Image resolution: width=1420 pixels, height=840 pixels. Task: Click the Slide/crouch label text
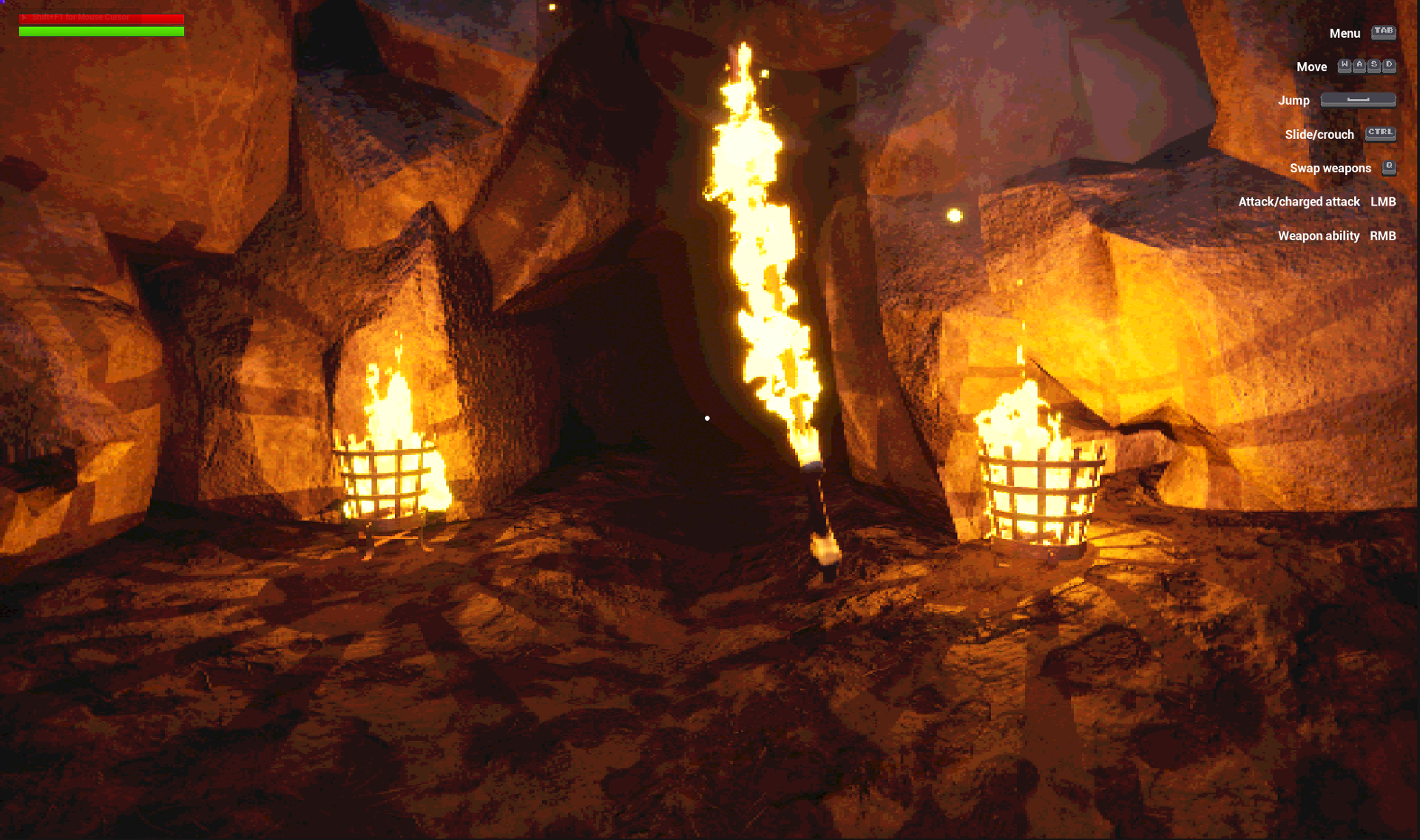pos(1319,134)
